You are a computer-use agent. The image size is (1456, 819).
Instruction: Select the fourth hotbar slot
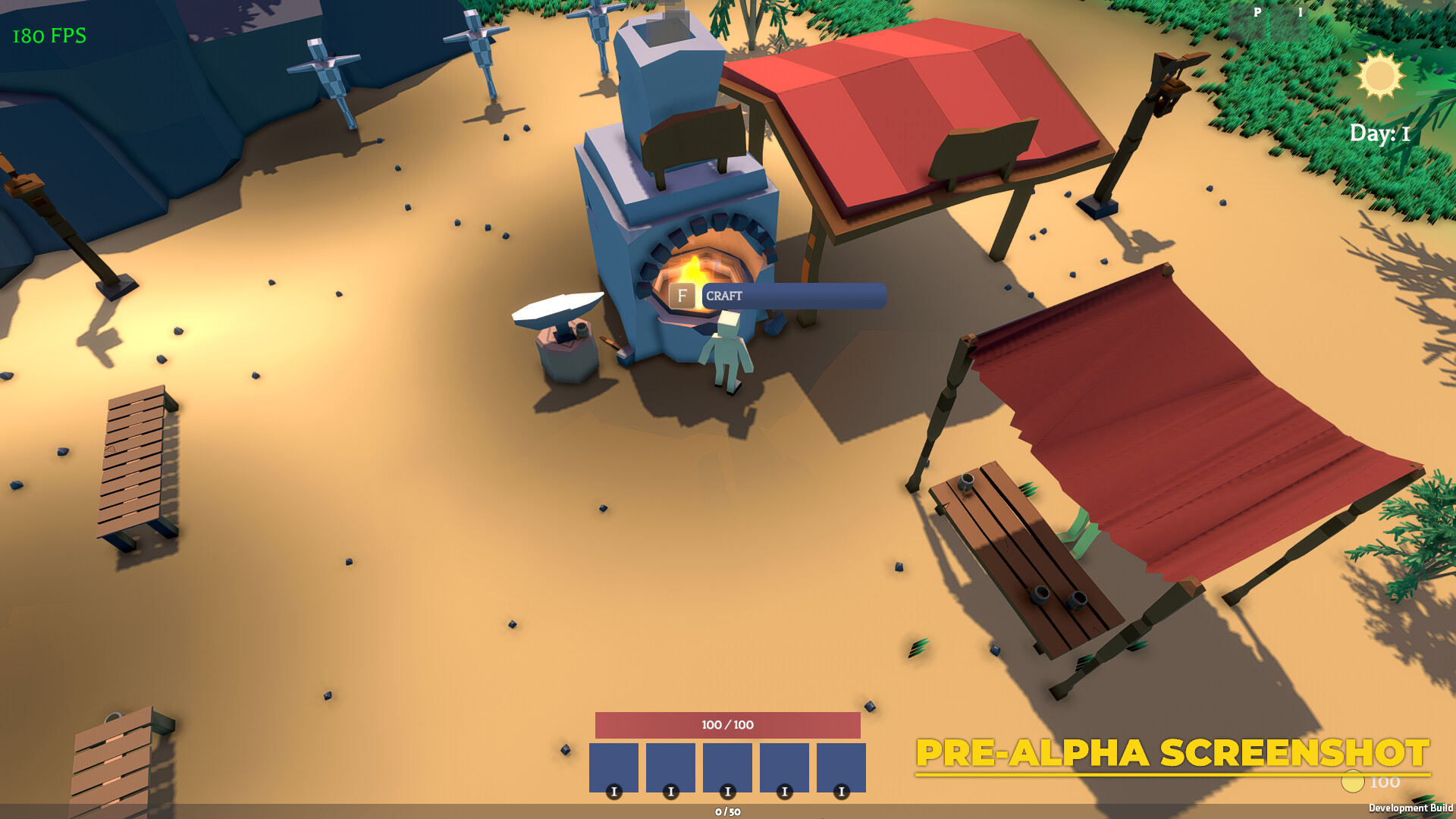[x=785, y=767]
